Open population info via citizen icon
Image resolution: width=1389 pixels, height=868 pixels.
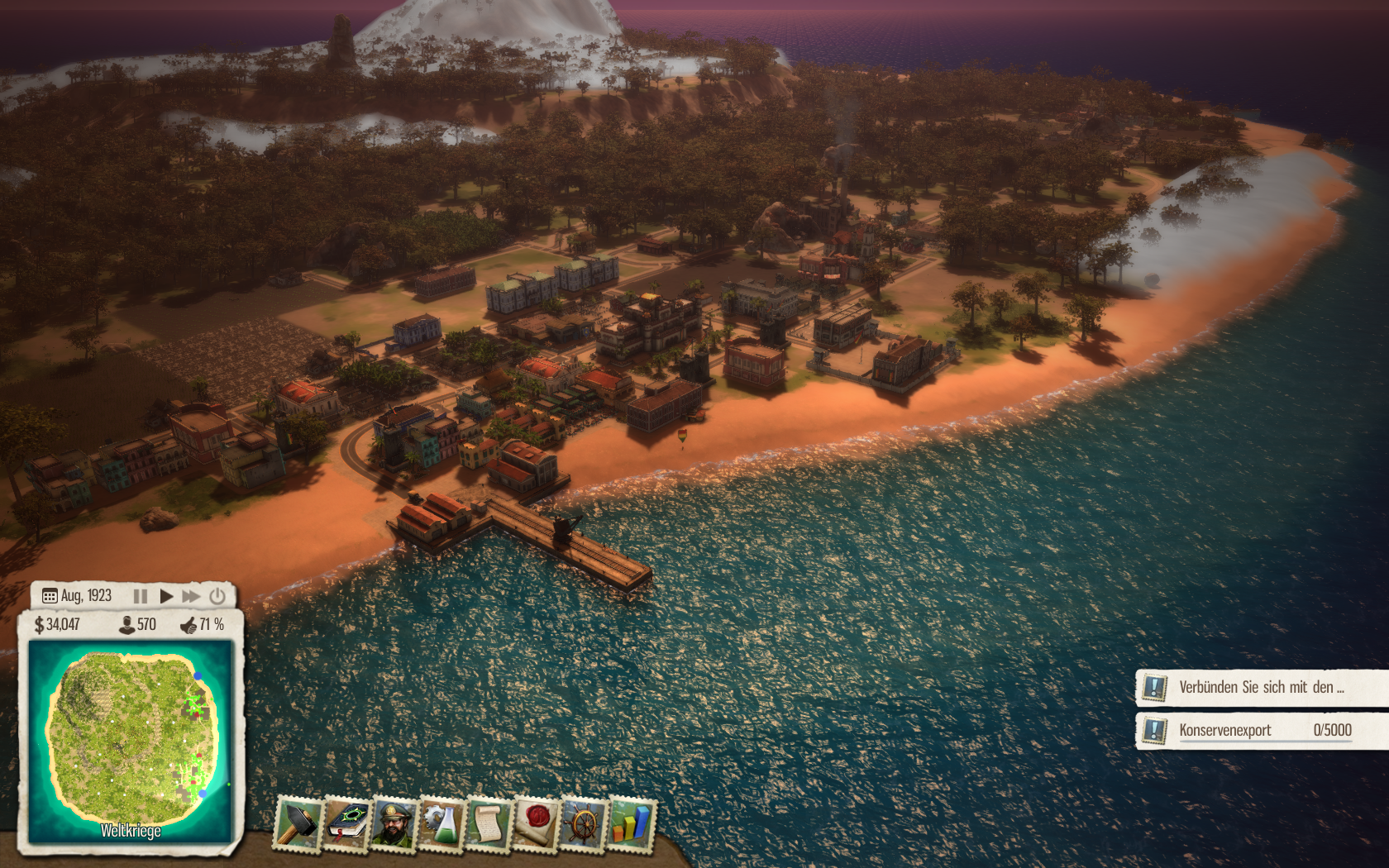(128, 625)
